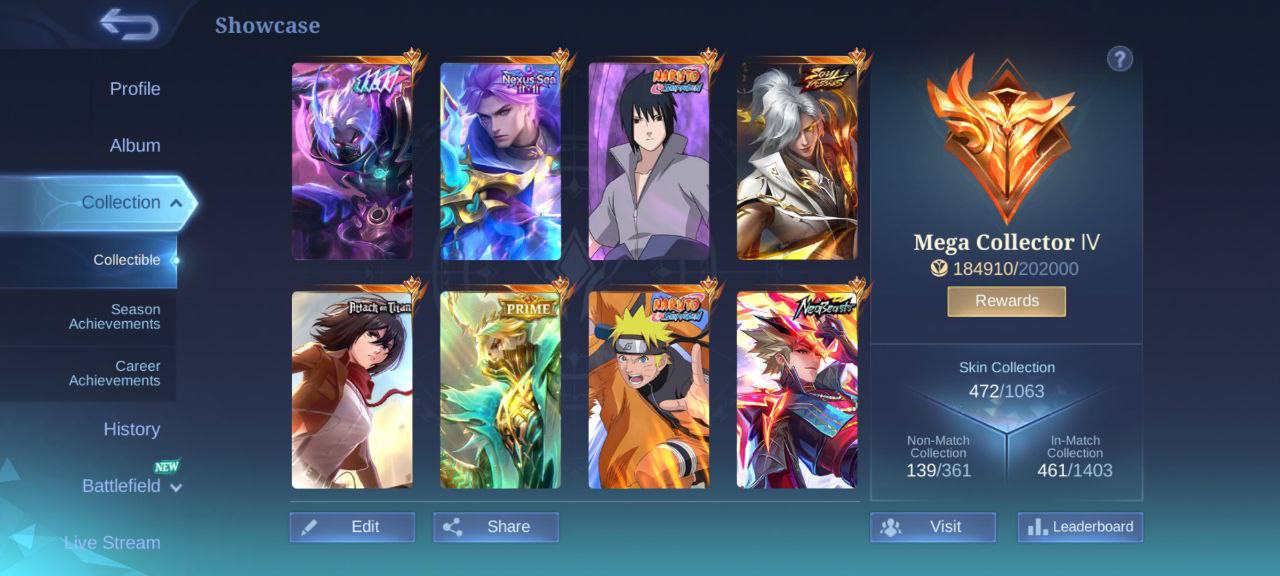Open collector Rewards

point(1006,301)
